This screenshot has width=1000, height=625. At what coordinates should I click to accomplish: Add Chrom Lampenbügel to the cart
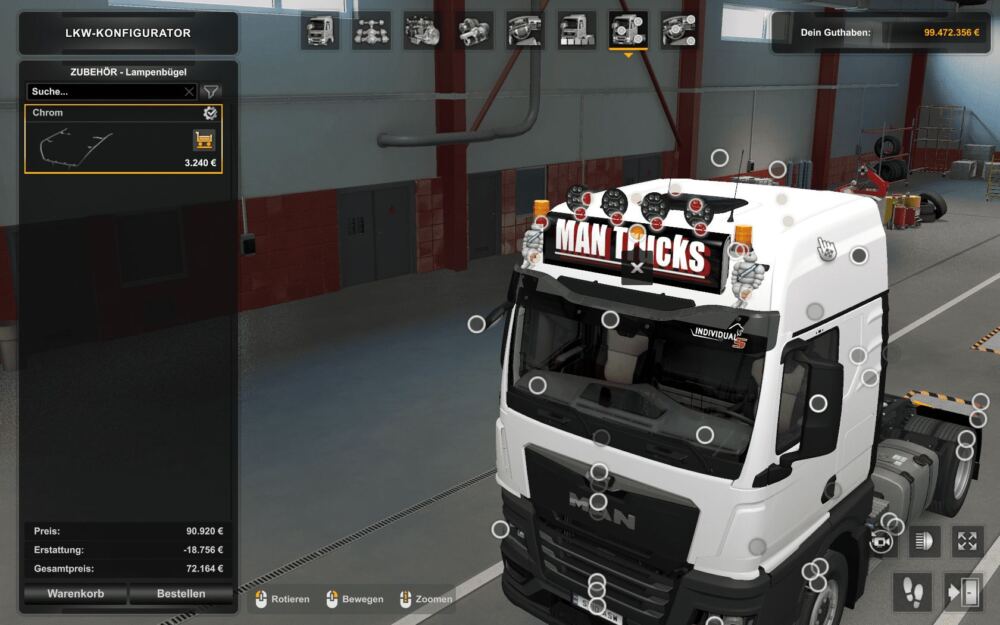(x=204, y=140)
